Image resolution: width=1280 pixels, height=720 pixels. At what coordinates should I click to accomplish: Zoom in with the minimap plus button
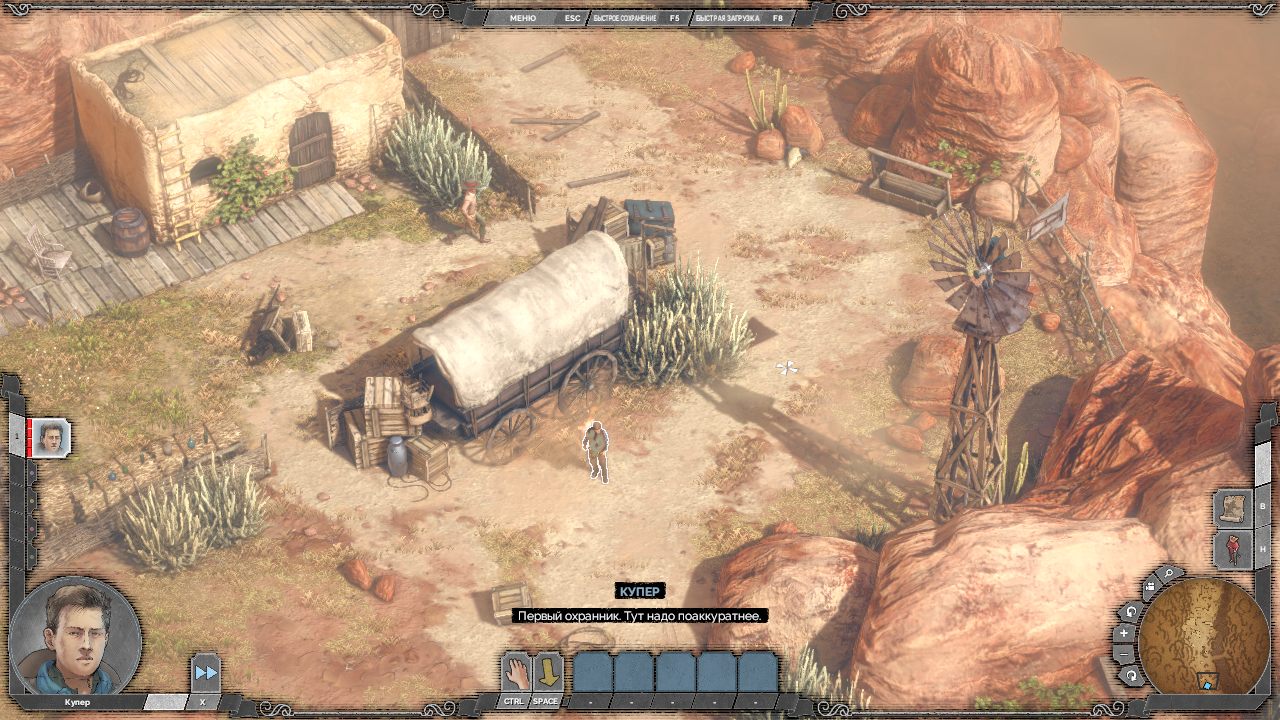1124,633
